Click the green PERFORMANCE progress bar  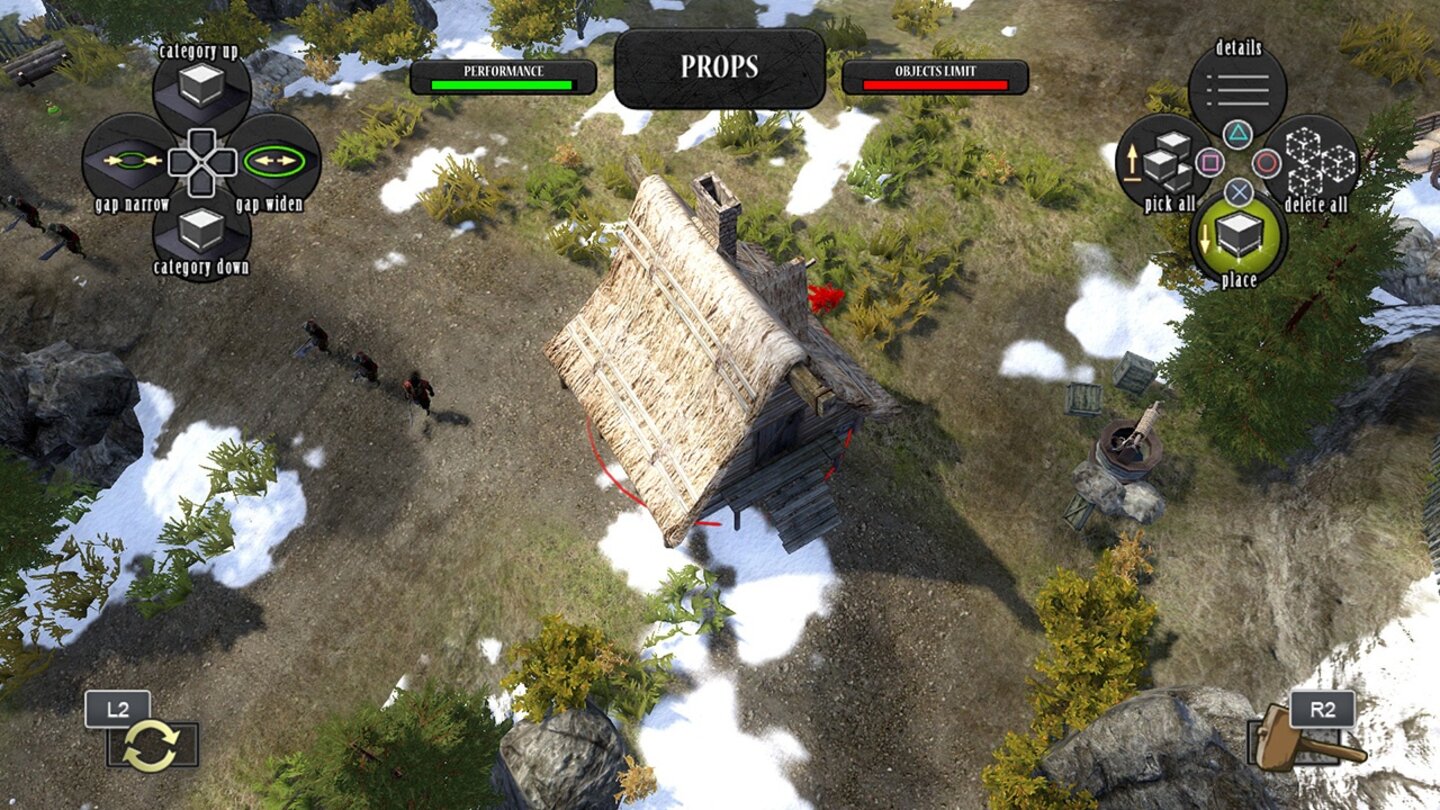pos(502,84)
